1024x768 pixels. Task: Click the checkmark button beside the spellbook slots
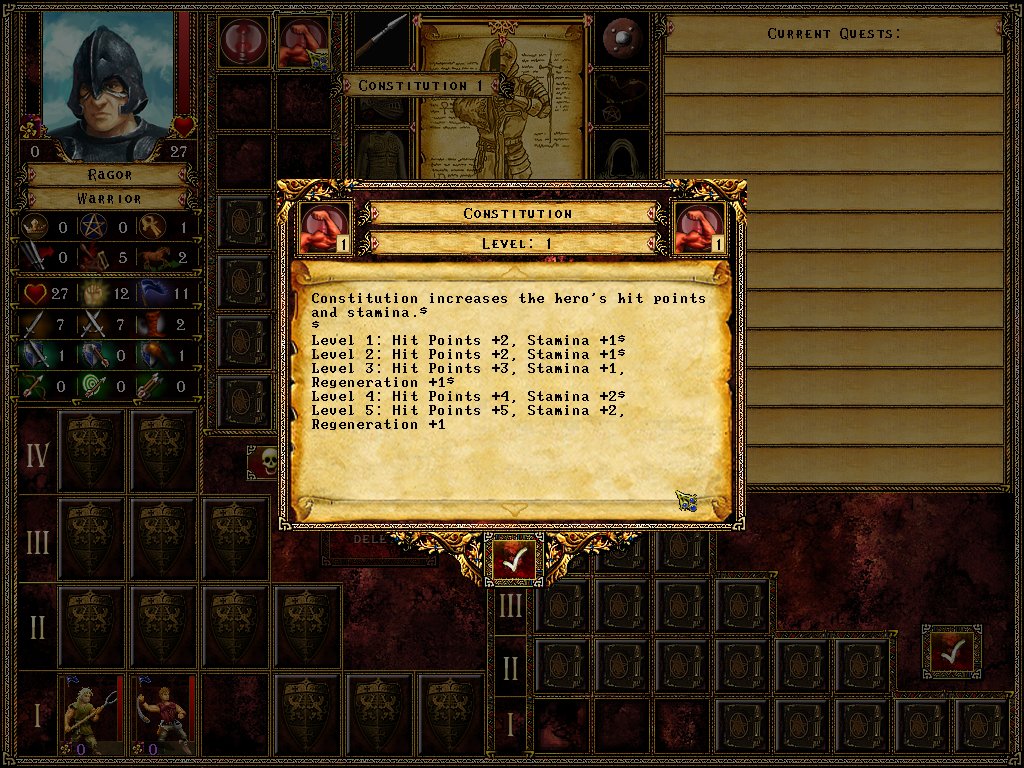[950, 651]
